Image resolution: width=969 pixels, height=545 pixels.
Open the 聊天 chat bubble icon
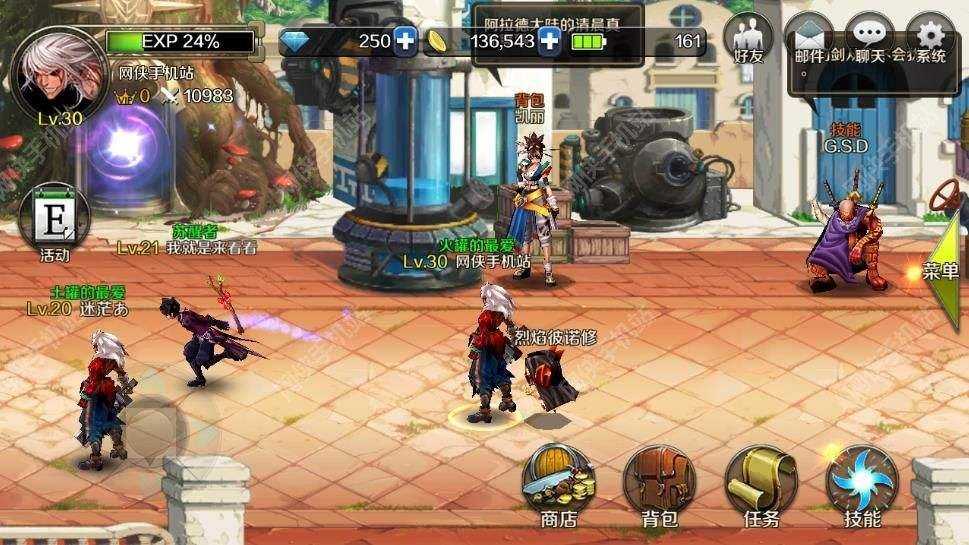click(869, 40)
